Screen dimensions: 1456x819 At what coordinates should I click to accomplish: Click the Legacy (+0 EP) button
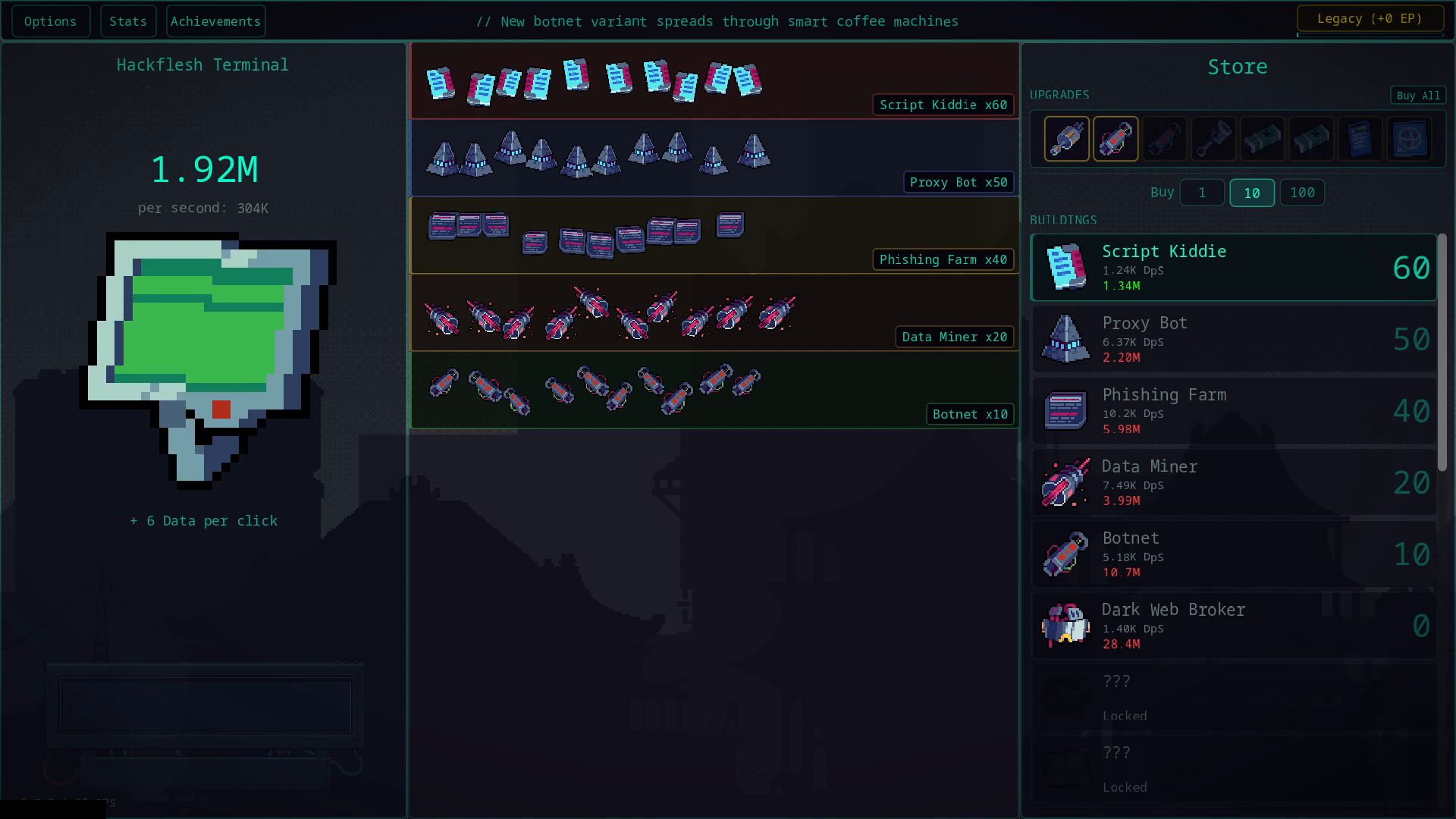click(1371, 17)
